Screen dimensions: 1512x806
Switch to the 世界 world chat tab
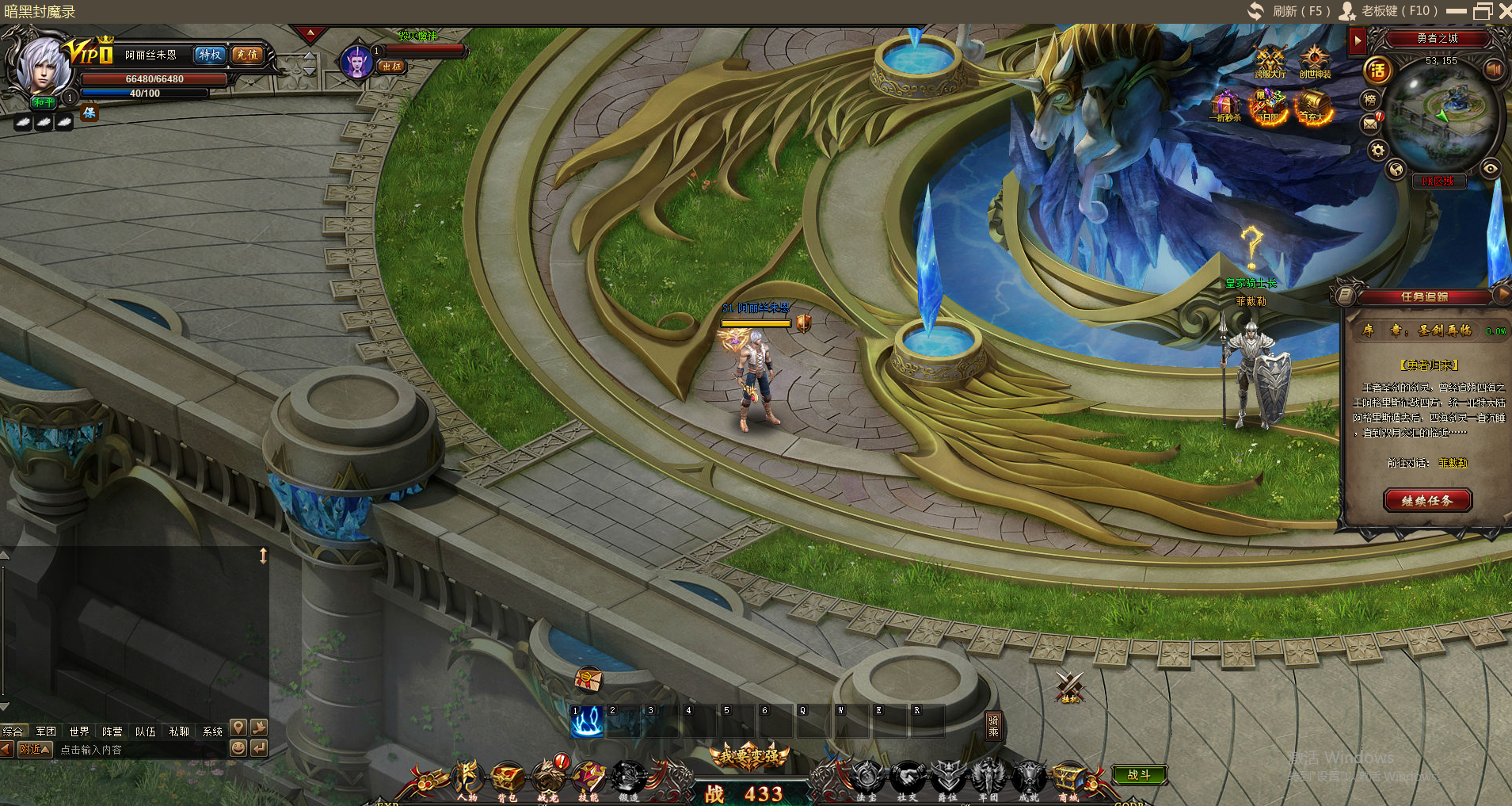click(x=79, y=731)
